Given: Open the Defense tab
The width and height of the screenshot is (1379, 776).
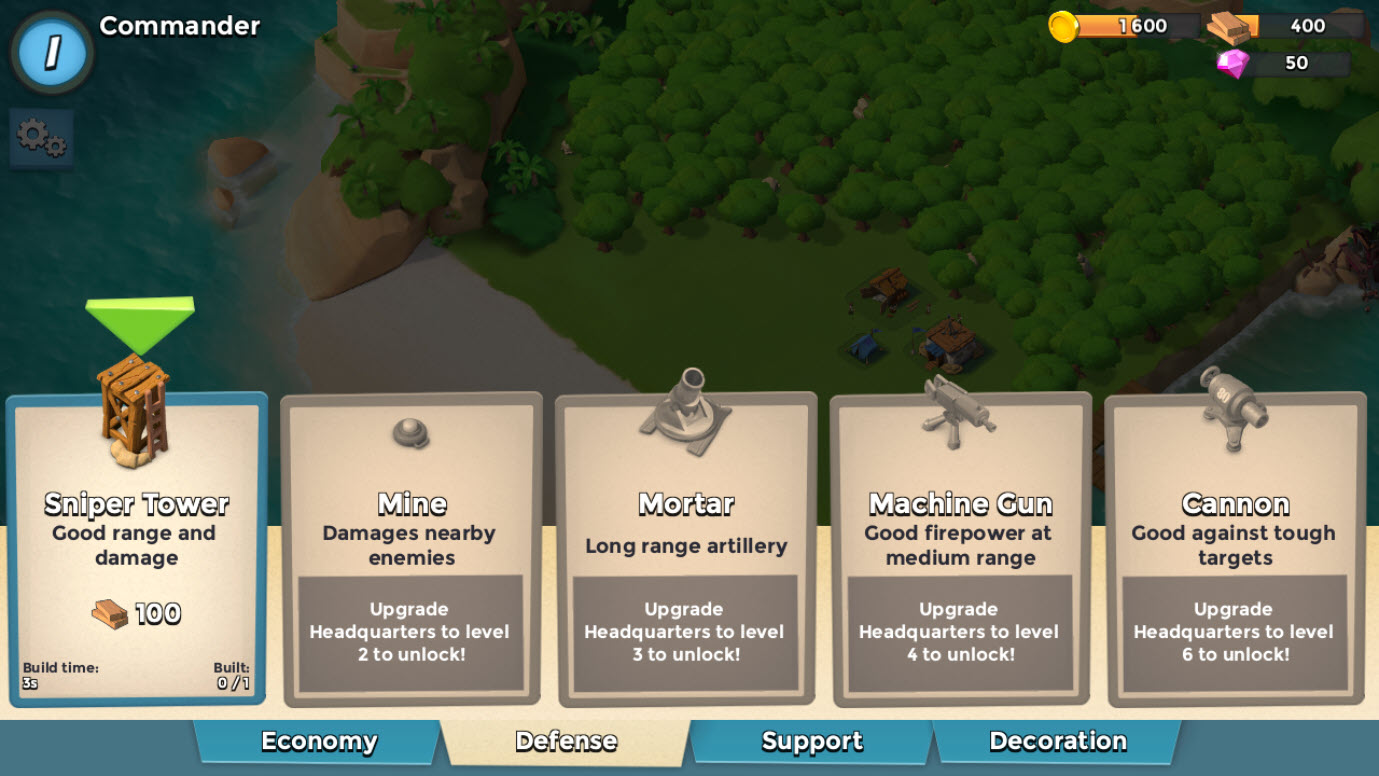Looking at the screenshot, I should 566,742.
